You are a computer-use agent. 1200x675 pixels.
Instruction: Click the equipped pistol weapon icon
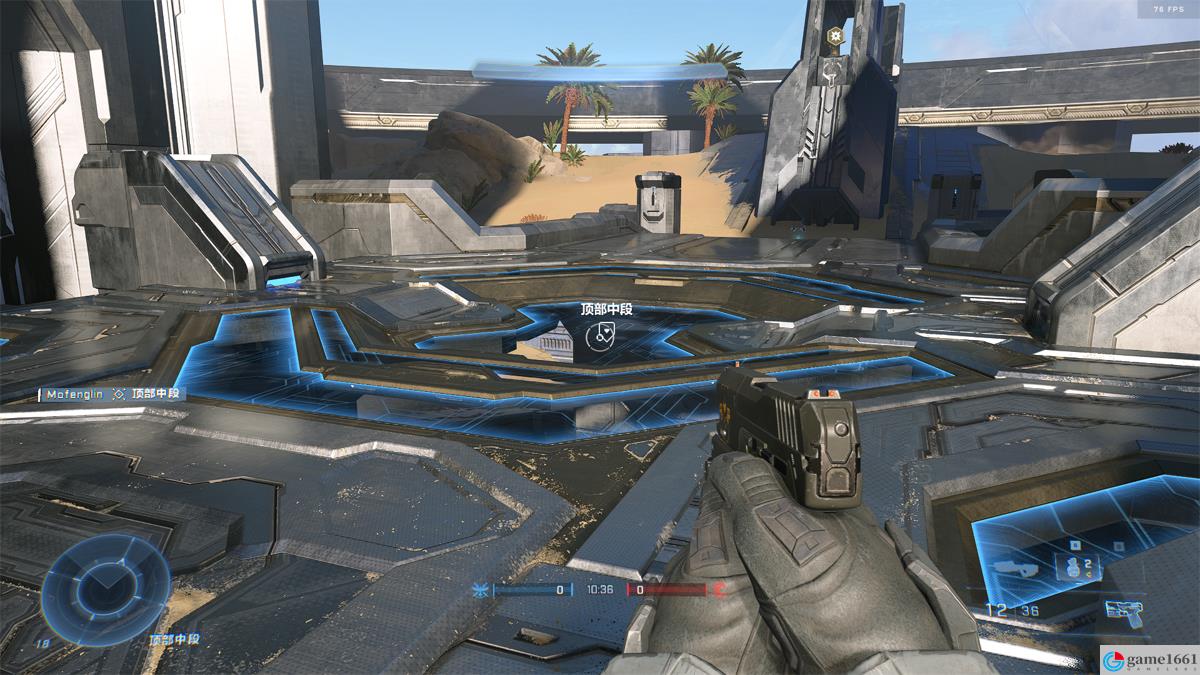tap(1124, 611)
